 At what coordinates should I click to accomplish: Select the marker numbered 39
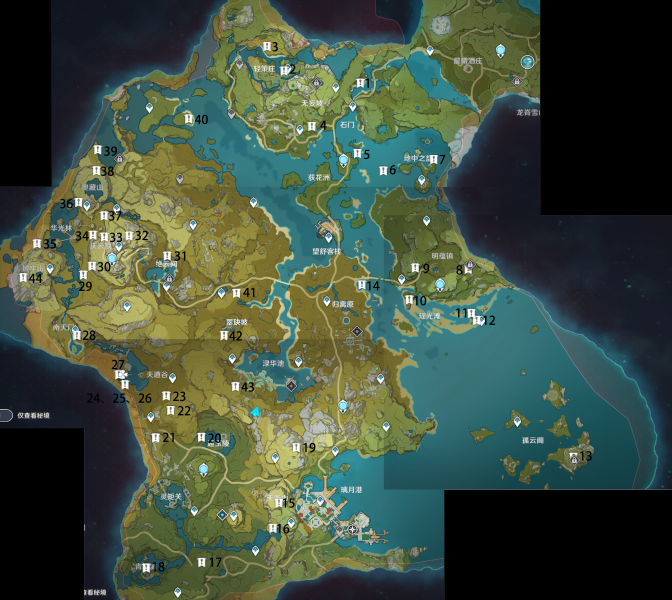pos(97,151)
